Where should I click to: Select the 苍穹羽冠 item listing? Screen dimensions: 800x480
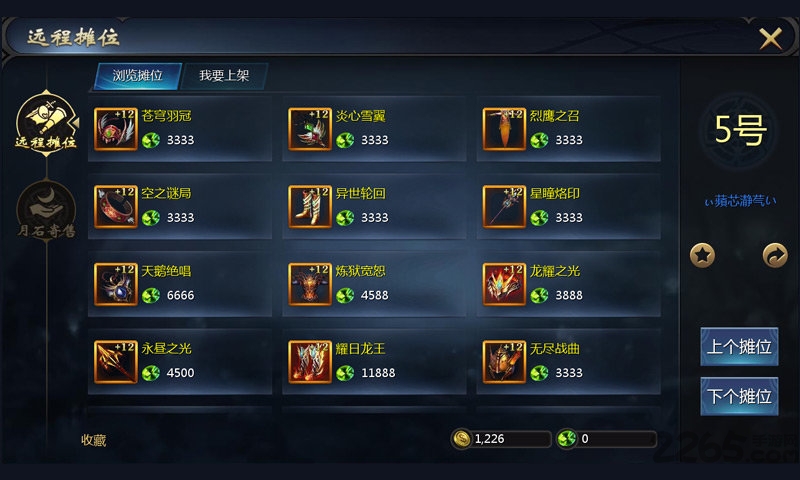(179, 128)
